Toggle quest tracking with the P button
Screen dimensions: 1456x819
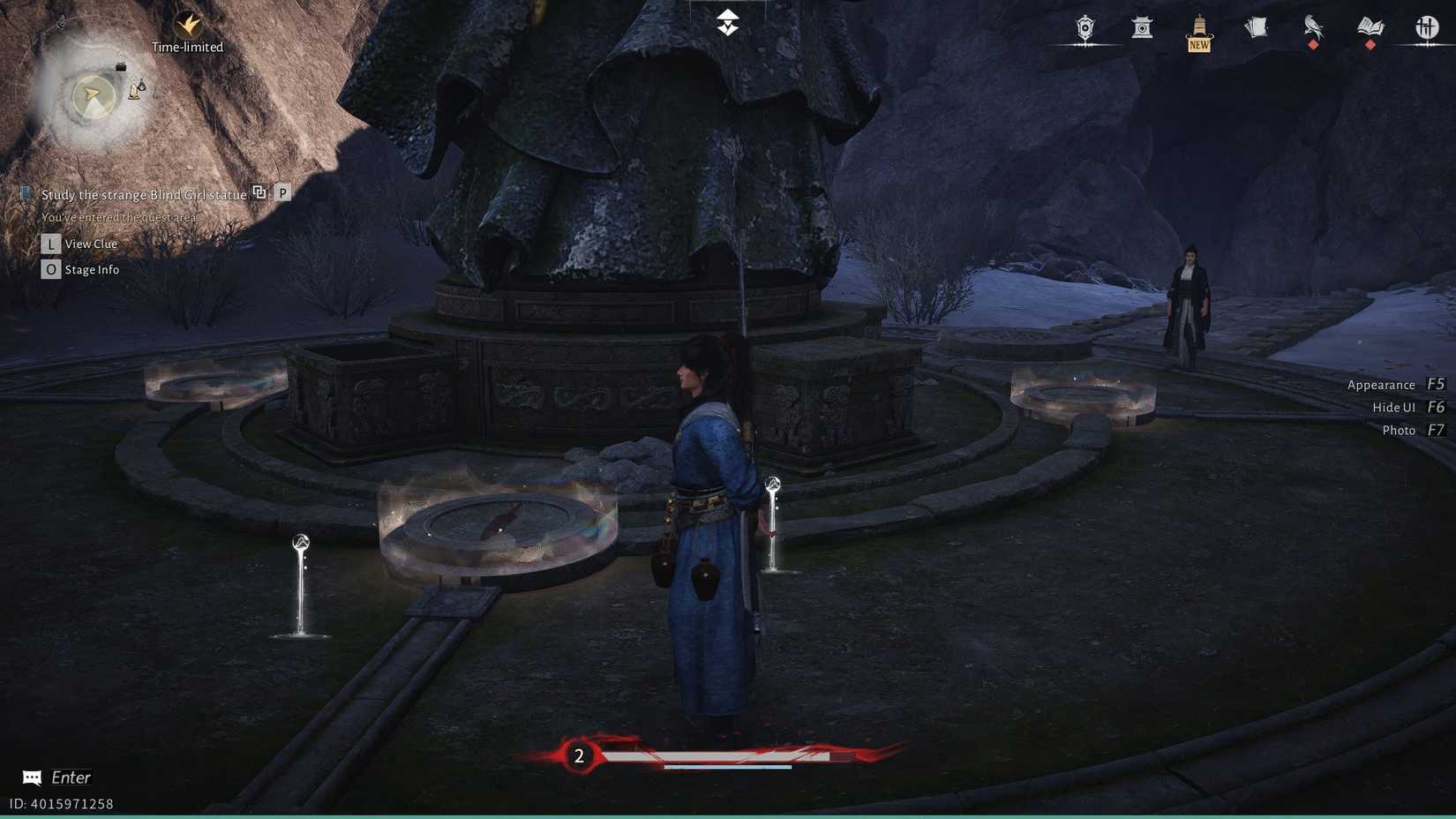[x=282, y=192]
